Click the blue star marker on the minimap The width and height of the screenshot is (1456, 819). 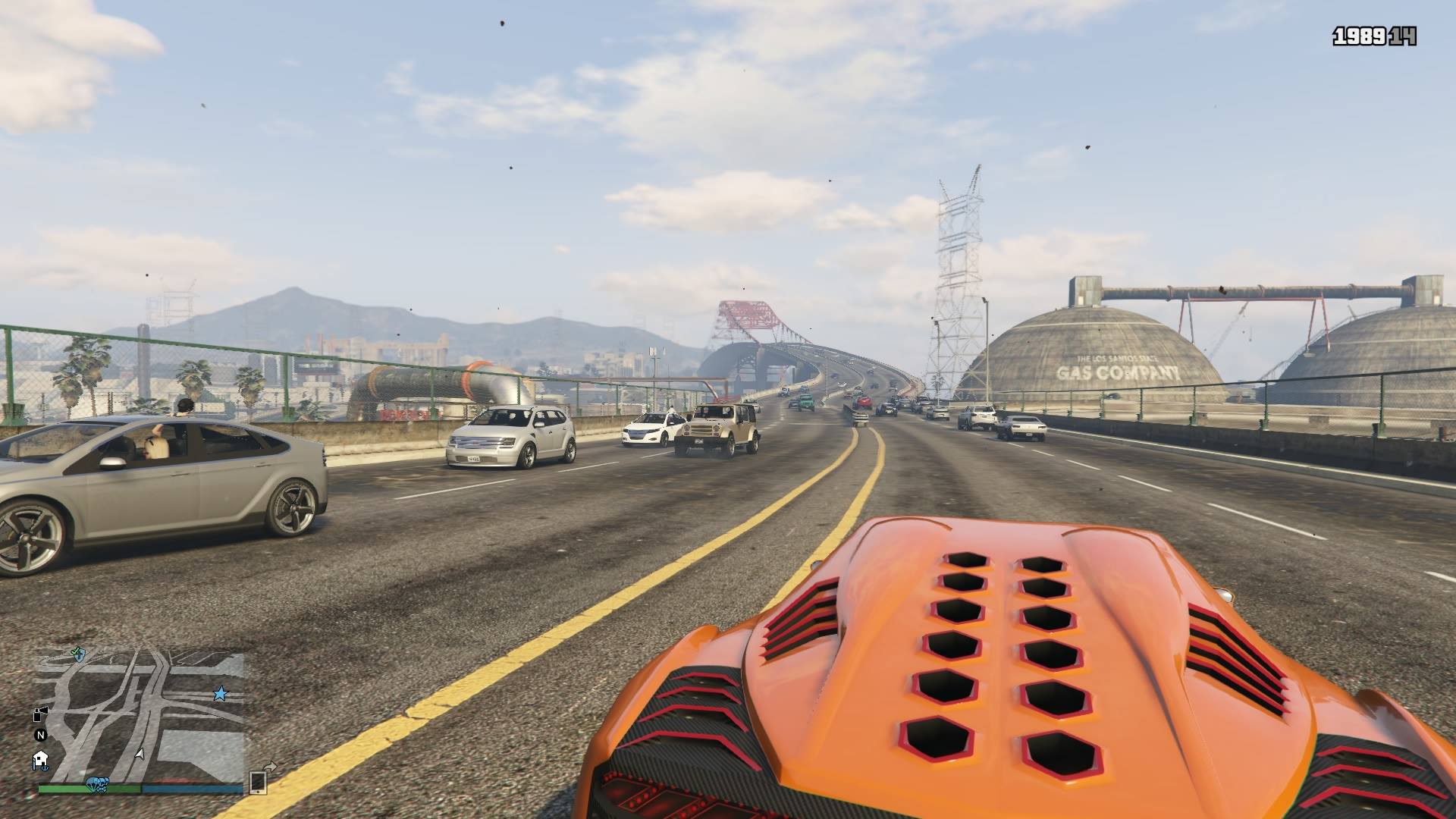coord(220,693)
